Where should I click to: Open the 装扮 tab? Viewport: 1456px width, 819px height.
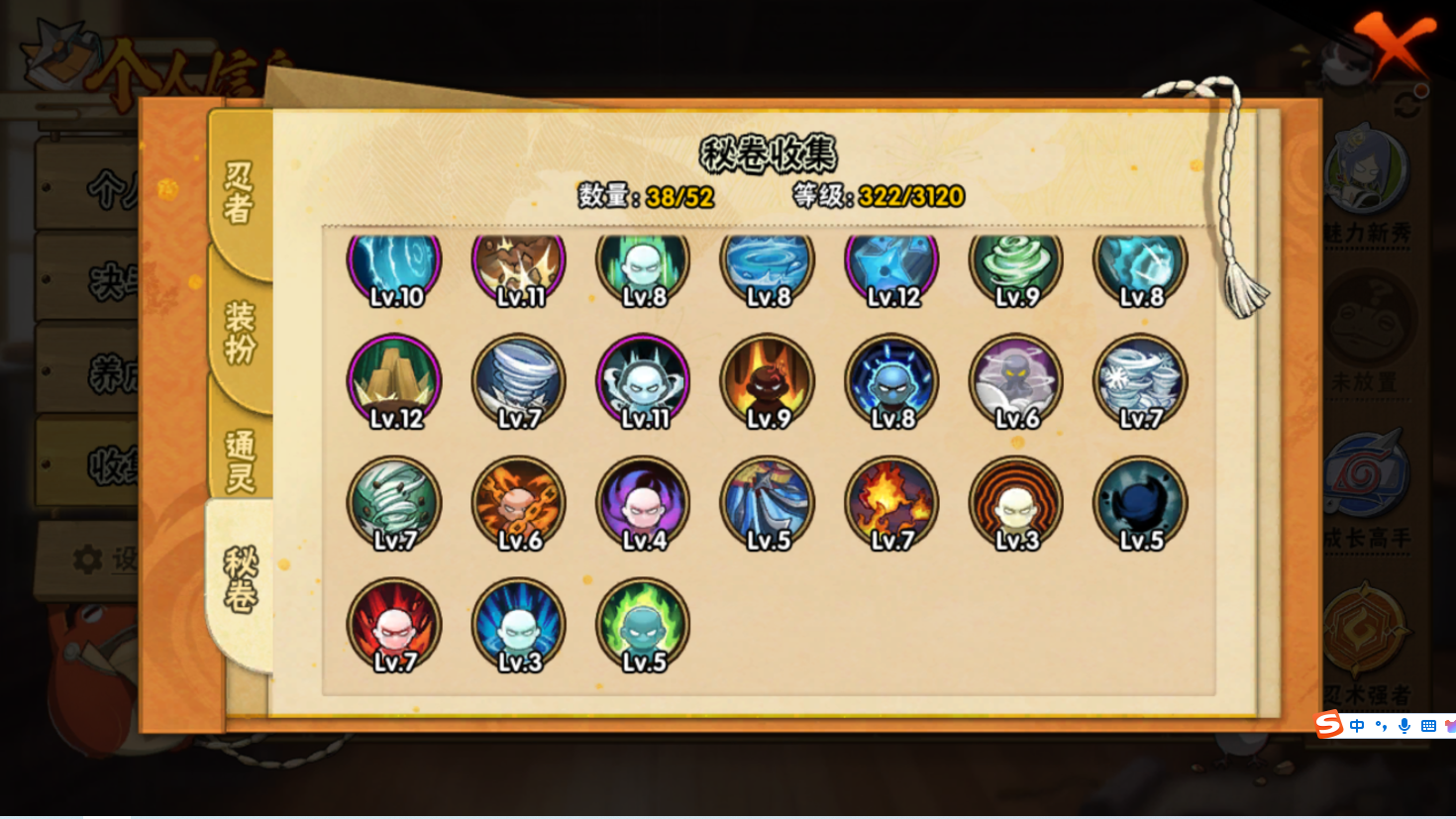click(240, 333)
